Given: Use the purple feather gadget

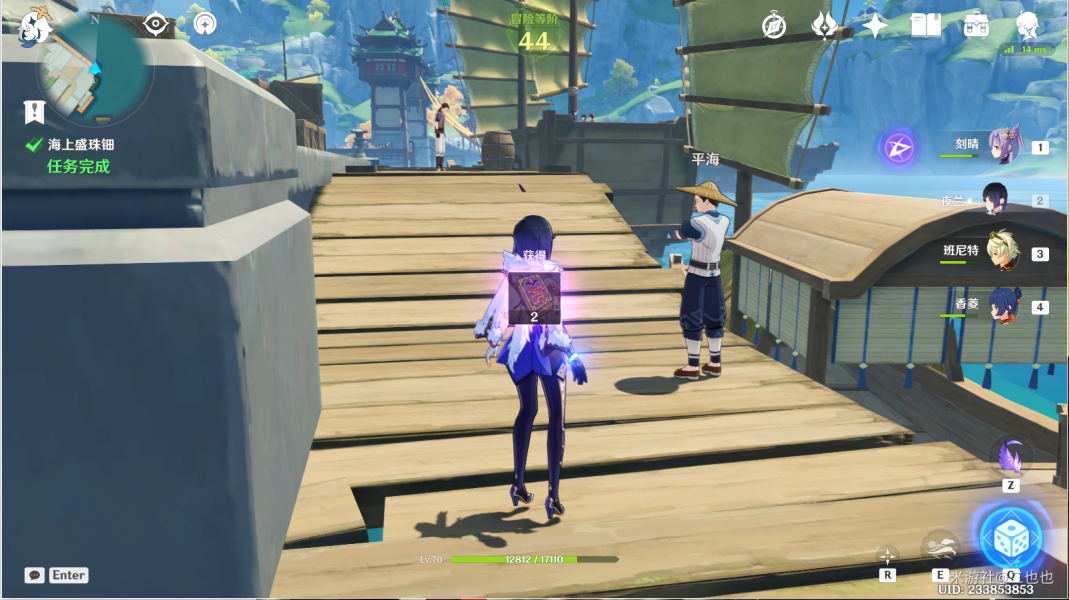Looking at the screenshot, I should pyautogui.click(x=1010, y=457).
